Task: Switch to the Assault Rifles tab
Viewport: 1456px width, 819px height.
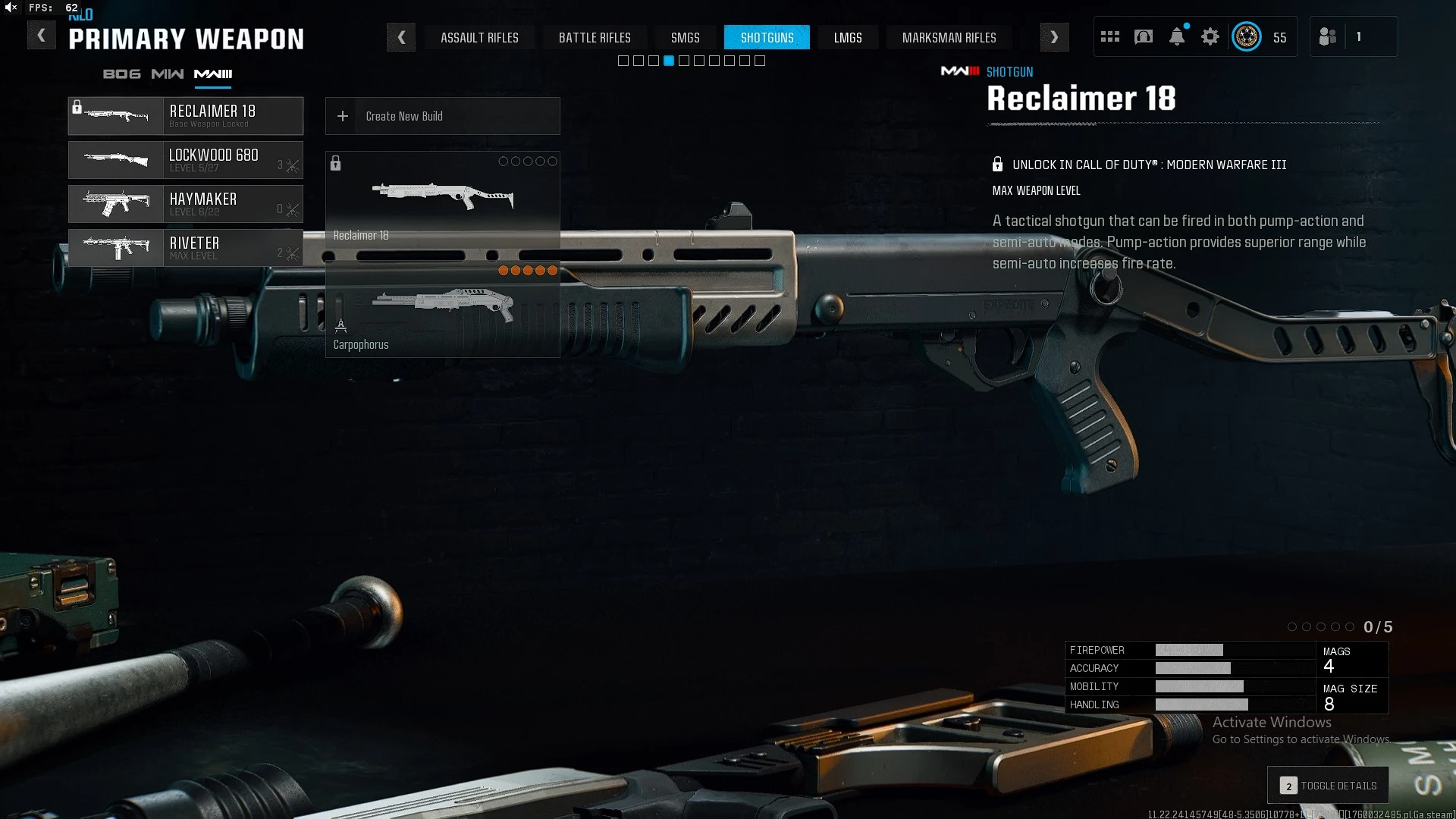Action: point(479,37)
